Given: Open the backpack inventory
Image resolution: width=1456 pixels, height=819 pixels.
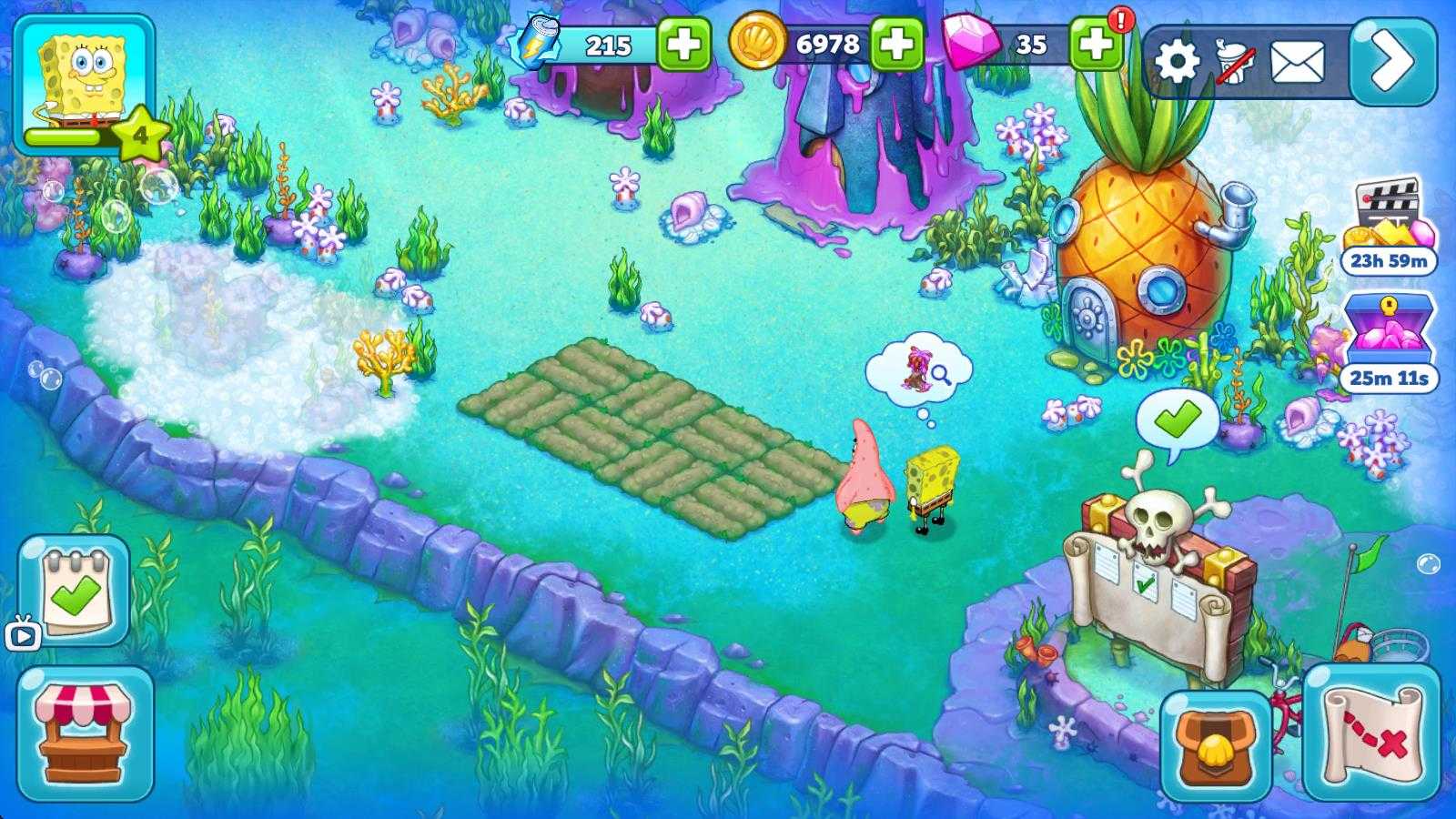Looking at the screenshot, I should pyautogui.click(x=1216, y=745).
